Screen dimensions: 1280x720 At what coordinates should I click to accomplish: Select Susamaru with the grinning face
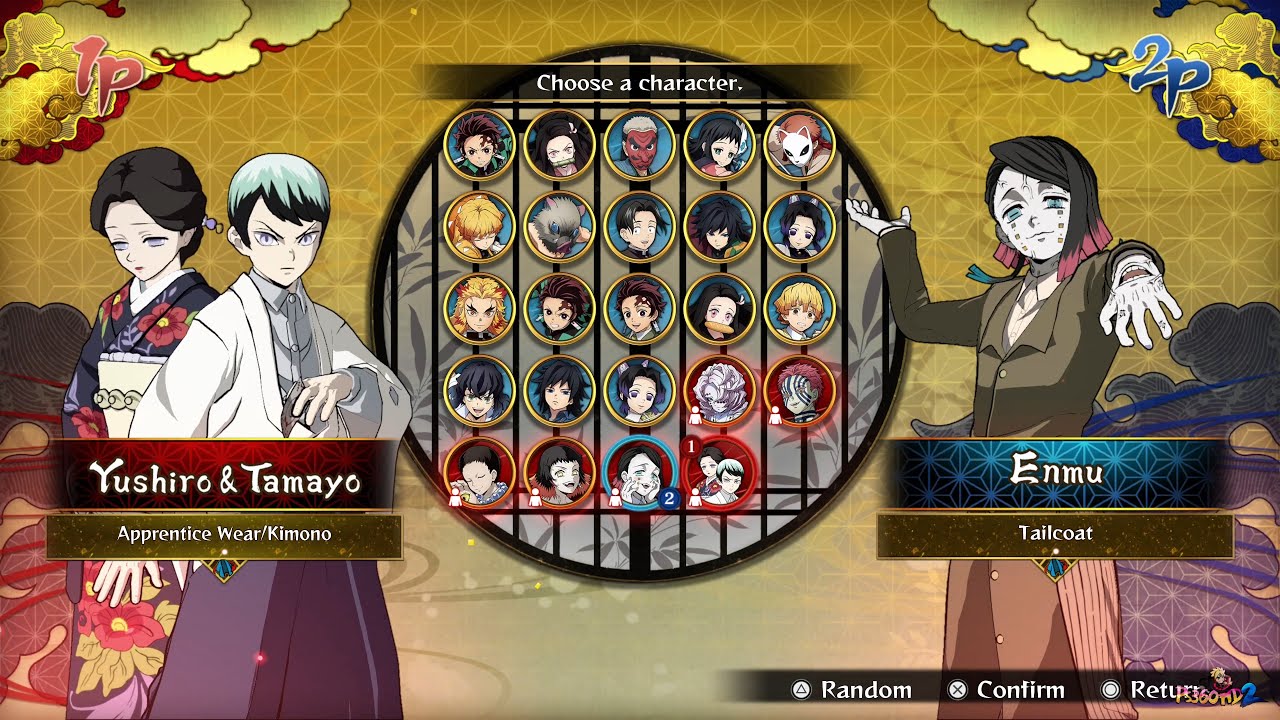tap(560, 473)
